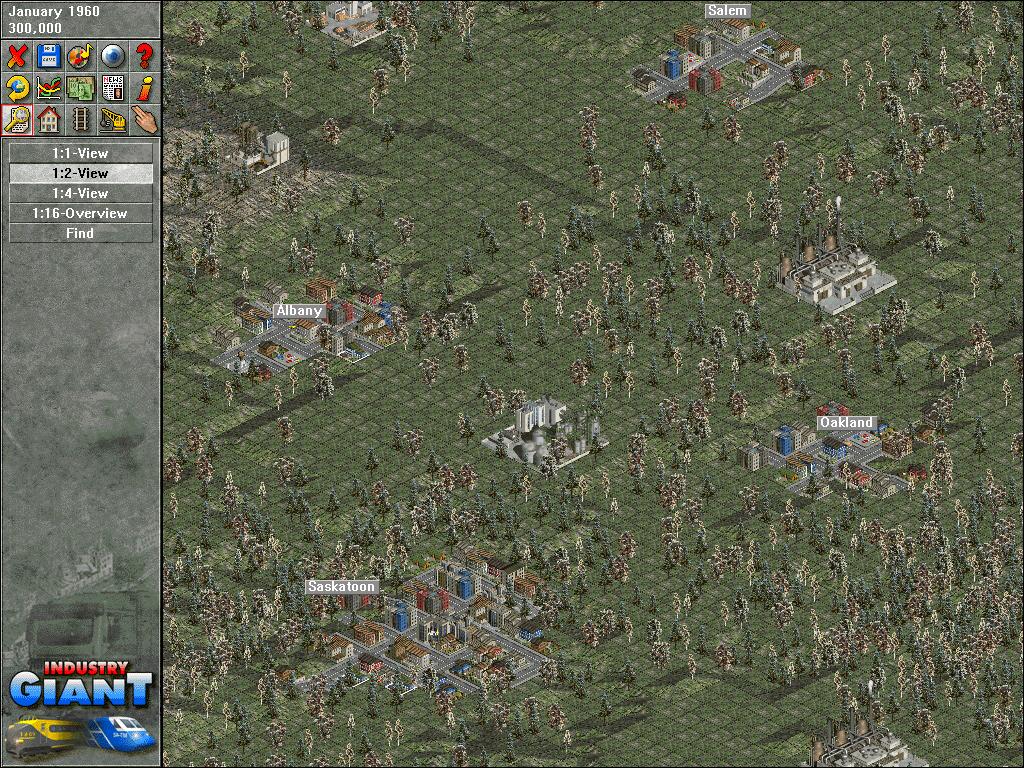The image size is (1024, 768).
Task: Show the statistics line chart
Action: point(49,88)
